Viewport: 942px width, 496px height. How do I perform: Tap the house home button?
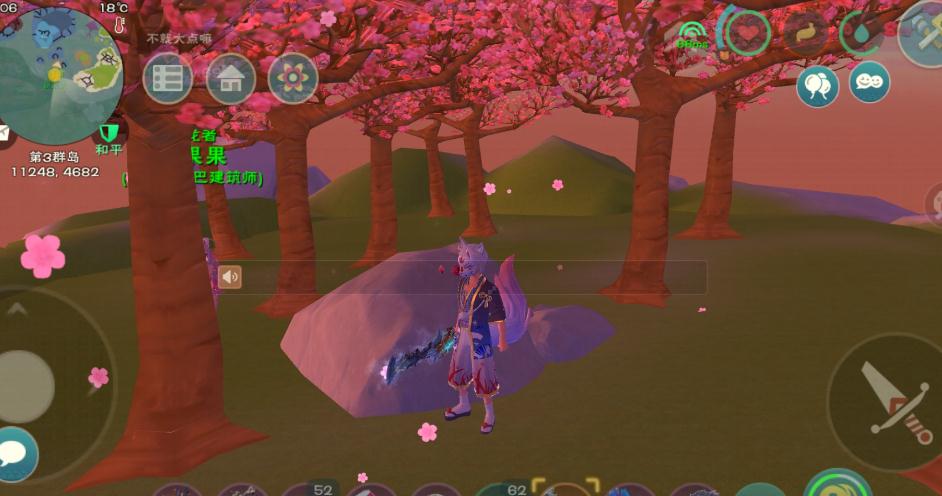pos(231,79)
